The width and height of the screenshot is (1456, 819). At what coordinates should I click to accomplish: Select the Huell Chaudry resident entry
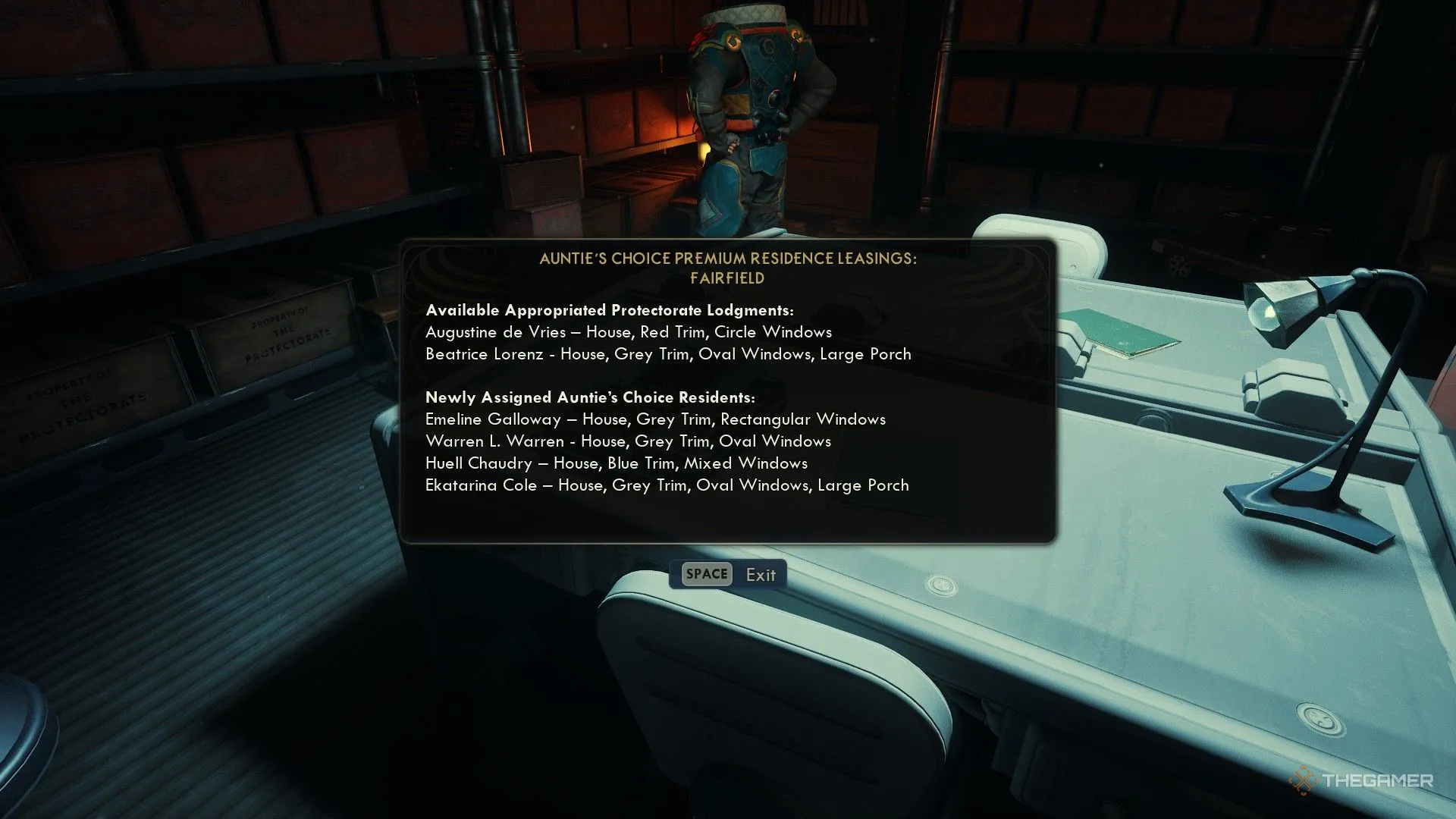coord(618,463)
